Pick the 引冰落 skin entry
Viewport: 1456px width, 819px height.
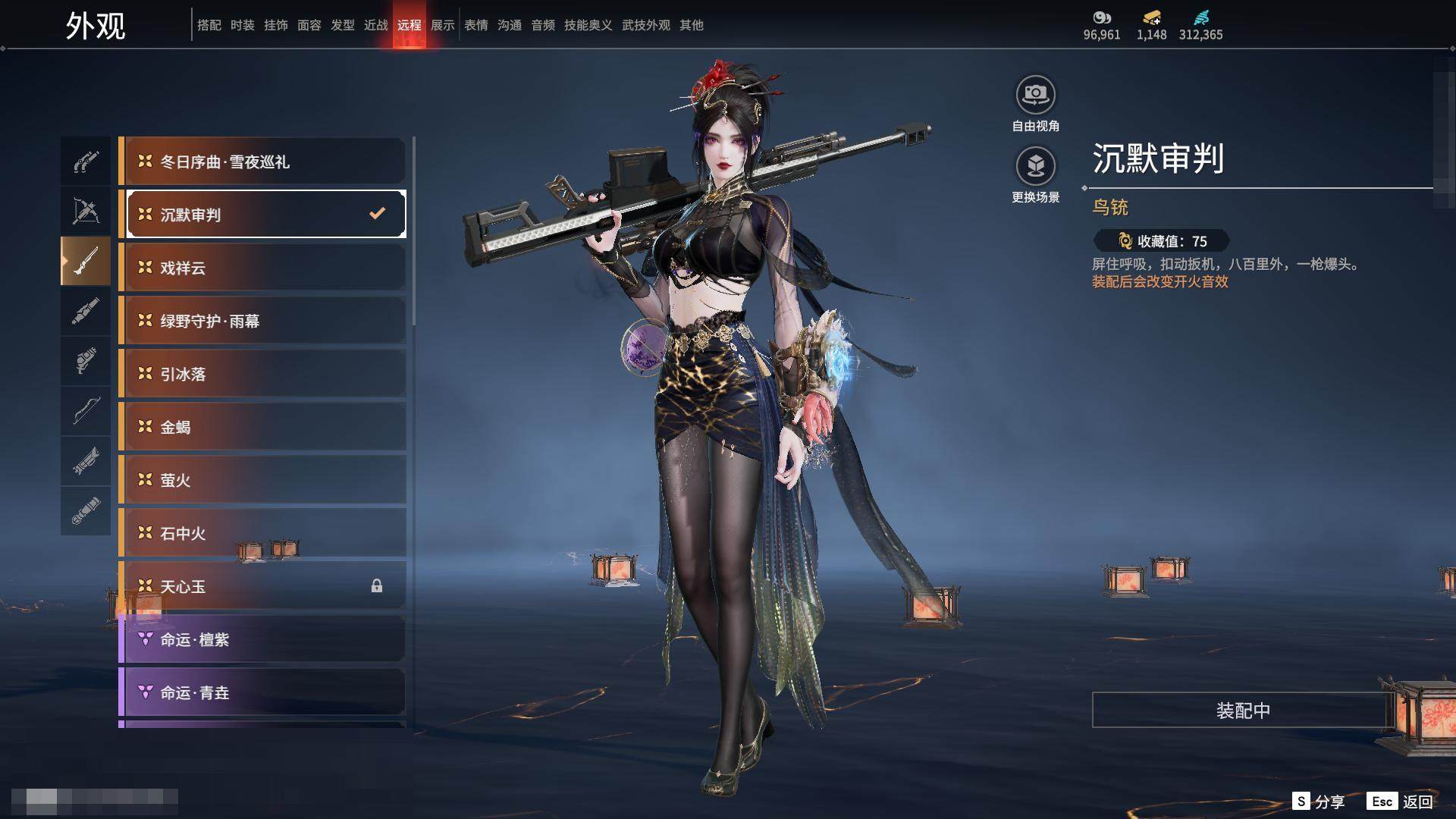click(262, 374)
